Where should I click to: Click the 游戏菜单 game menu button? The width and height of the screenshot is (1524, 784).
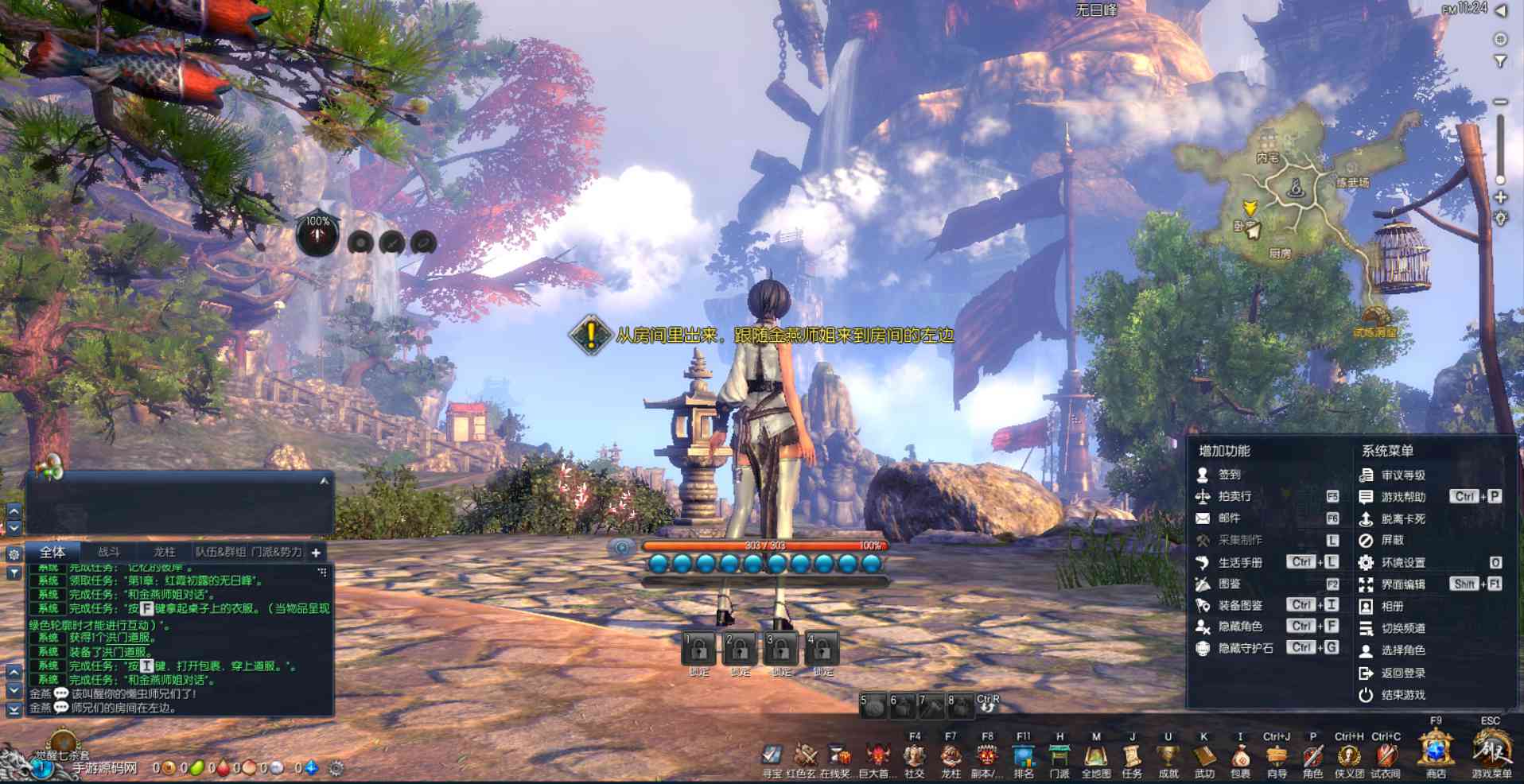[x=1491, y=752]
